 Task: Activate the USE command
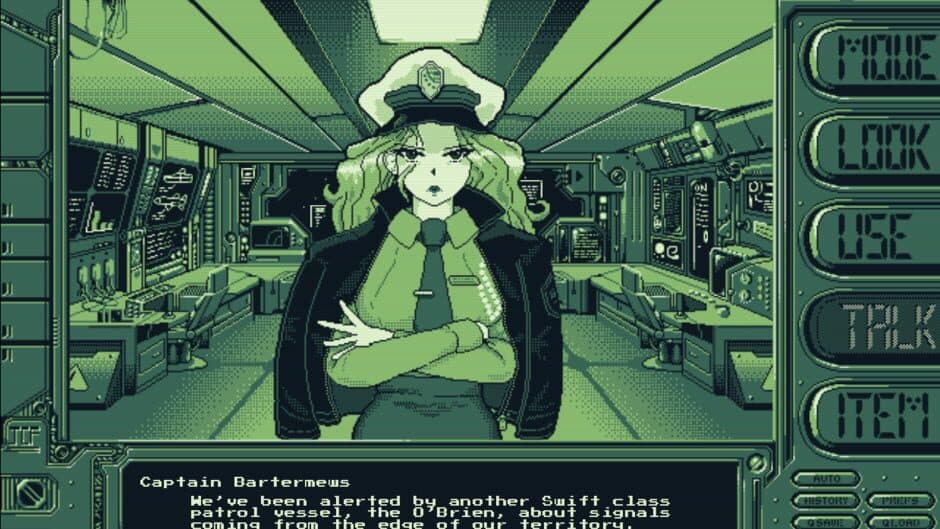pyautogui.click(x=872, y=237)
